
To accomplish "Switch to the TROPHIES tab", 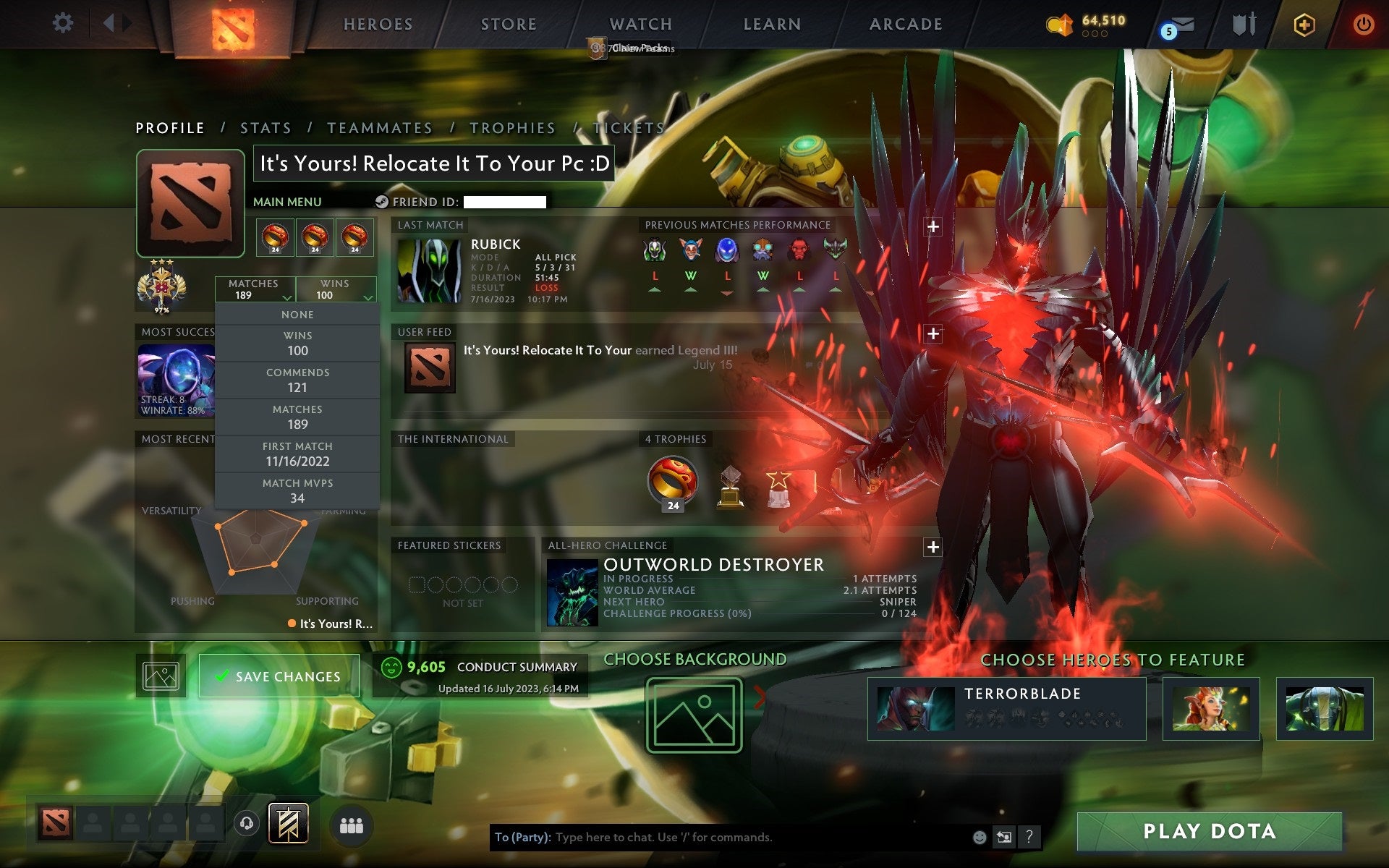I will tap(512, 127).
